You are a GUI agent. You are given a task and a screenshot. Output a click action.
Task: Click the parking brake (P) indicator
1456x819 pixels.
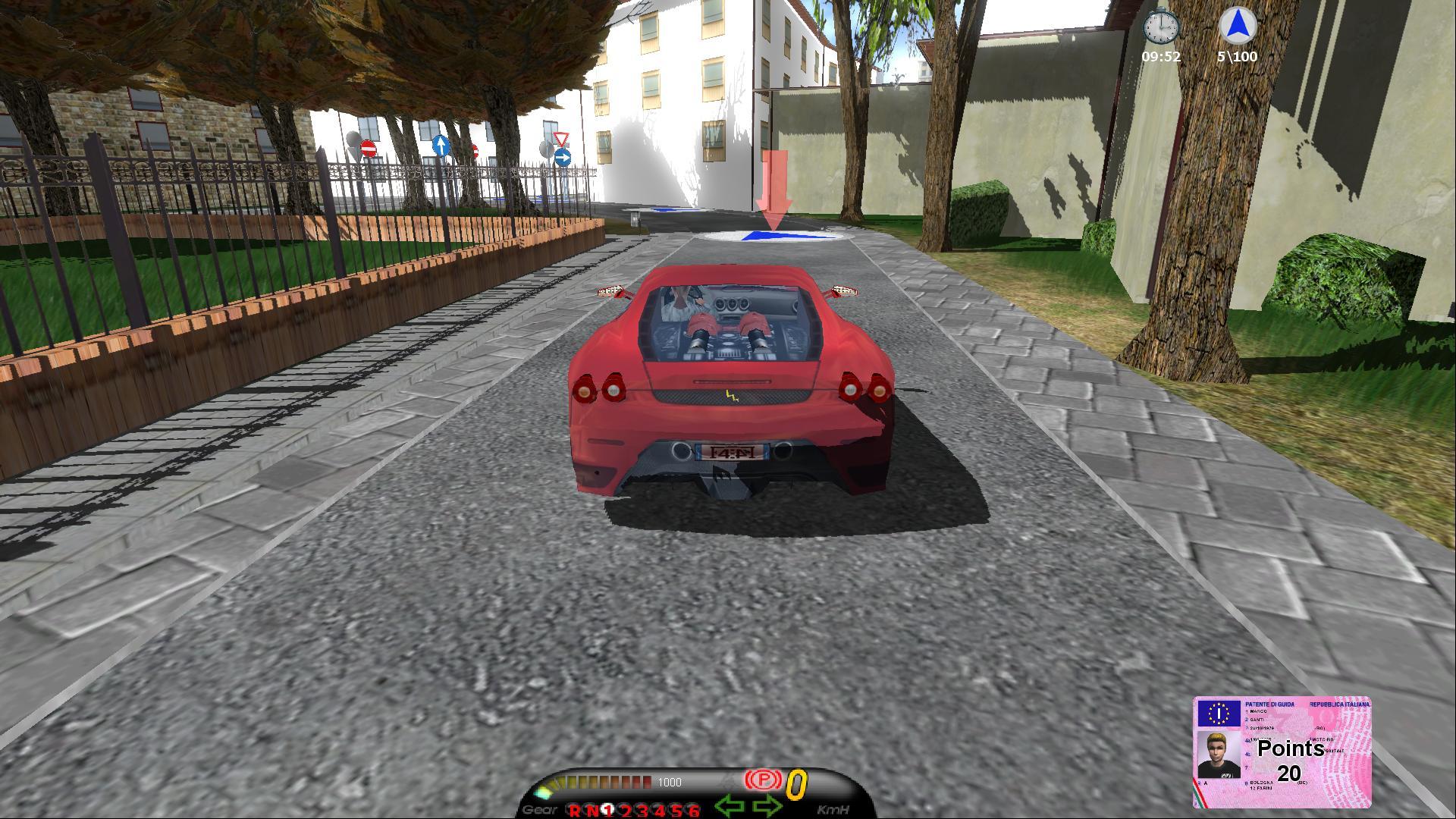pyautogui.click(x=763, y=779)
